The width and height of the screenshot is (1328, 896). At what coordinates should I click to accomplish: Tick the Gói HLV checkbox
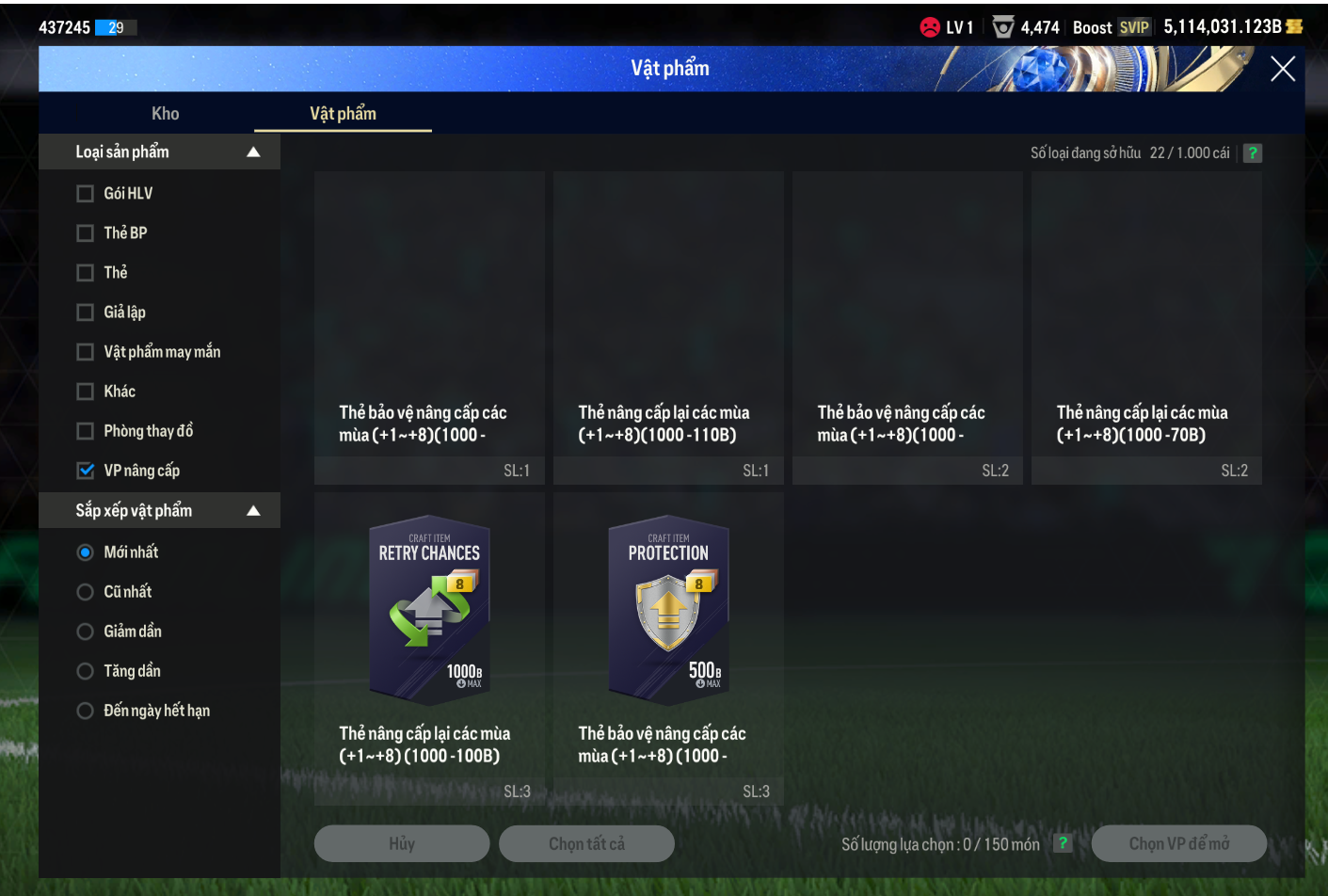click(86, 194)
